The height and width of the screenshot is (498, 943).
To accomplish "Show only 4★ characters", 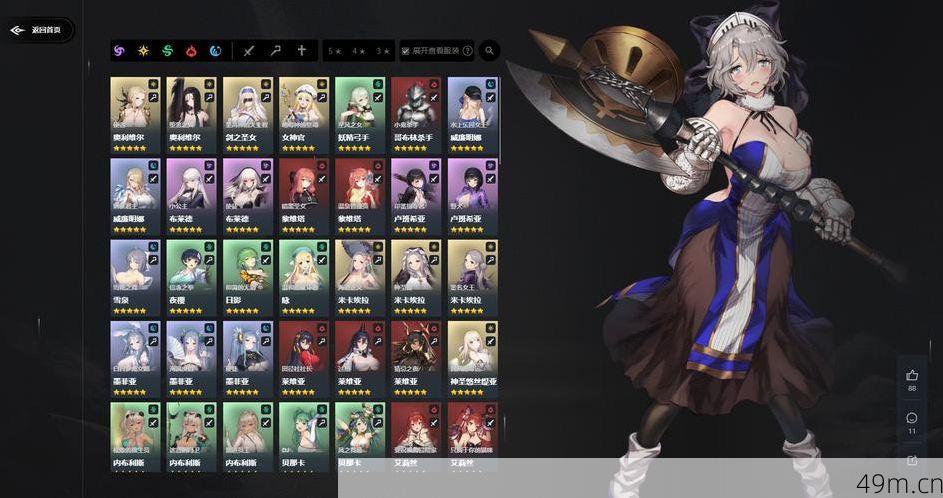I will [x=358, y=51].
